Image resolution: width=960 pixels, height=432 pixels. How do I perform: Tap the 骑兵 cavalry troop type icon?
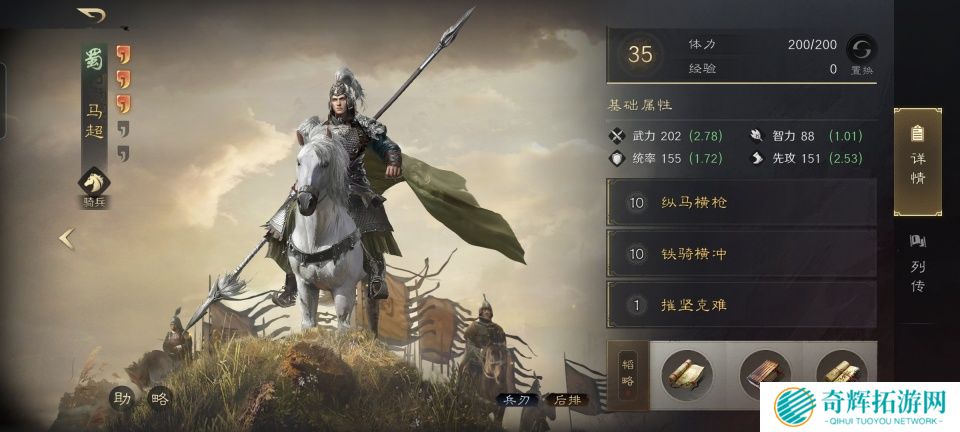94,183
